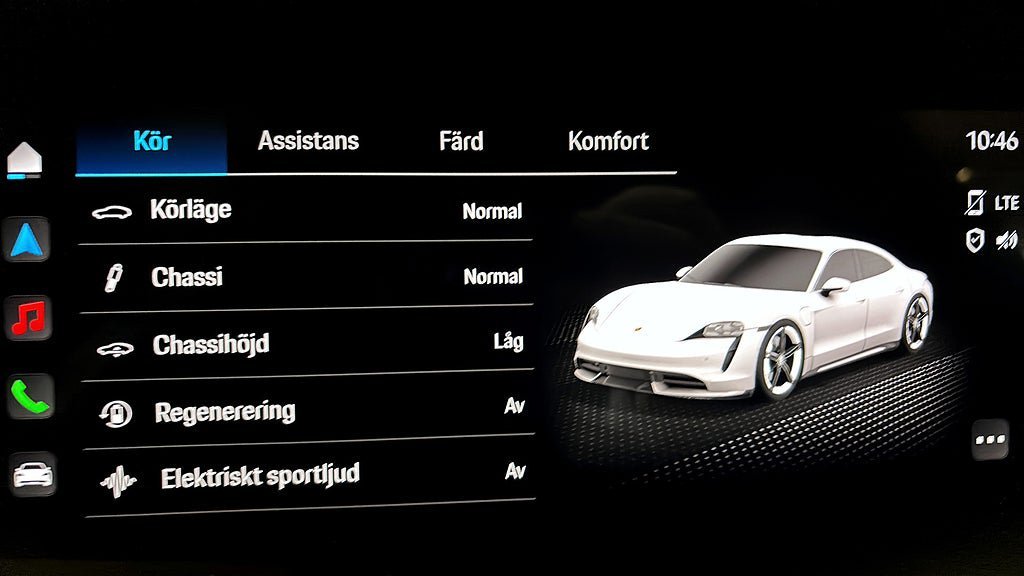Image resolution: width=1024 pixels, height=576 pixels.
Task: Go to the home screen icon
Action: click(25, 159)
